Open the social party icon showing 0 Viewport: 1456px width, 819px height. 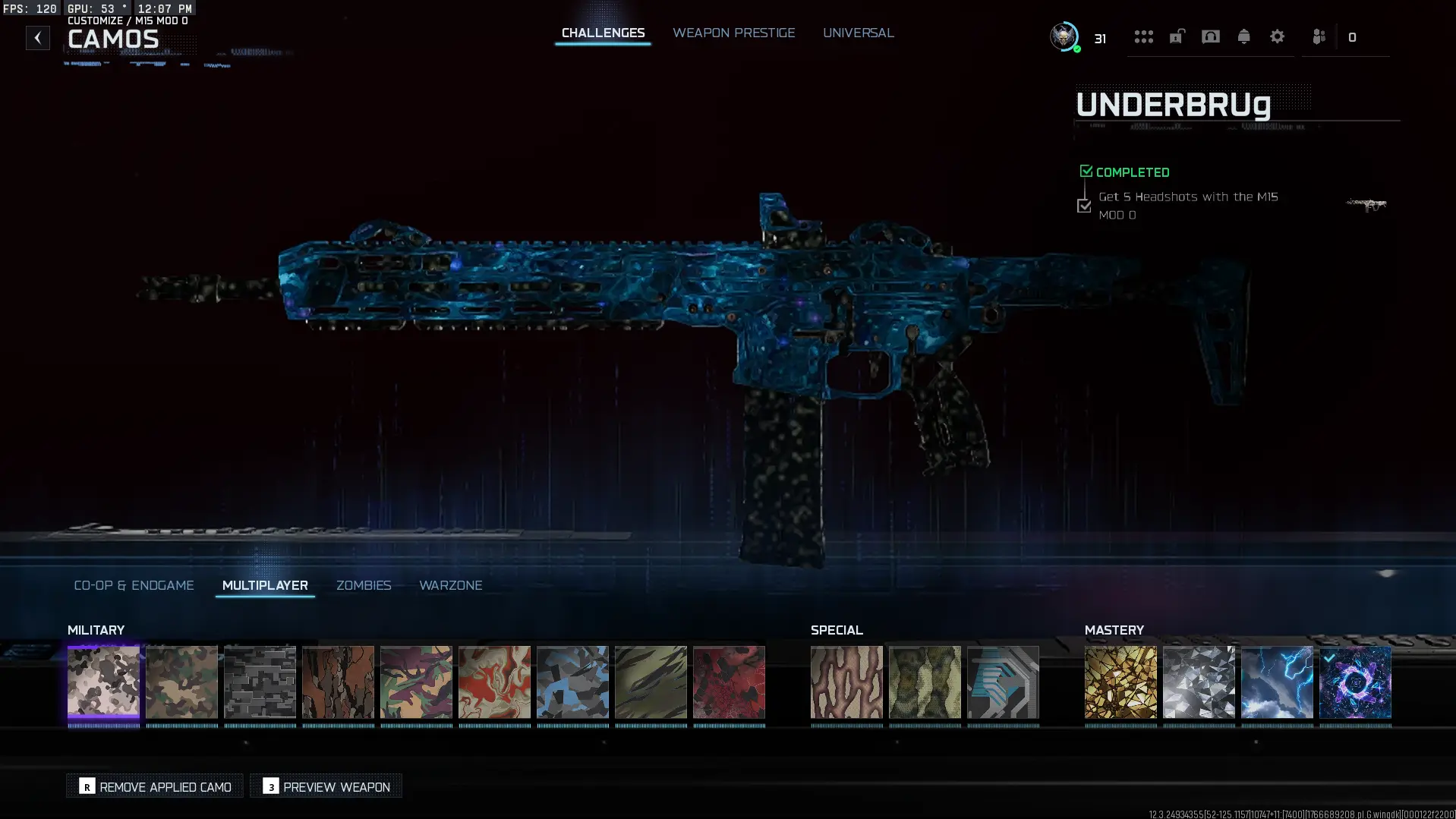1319,36
